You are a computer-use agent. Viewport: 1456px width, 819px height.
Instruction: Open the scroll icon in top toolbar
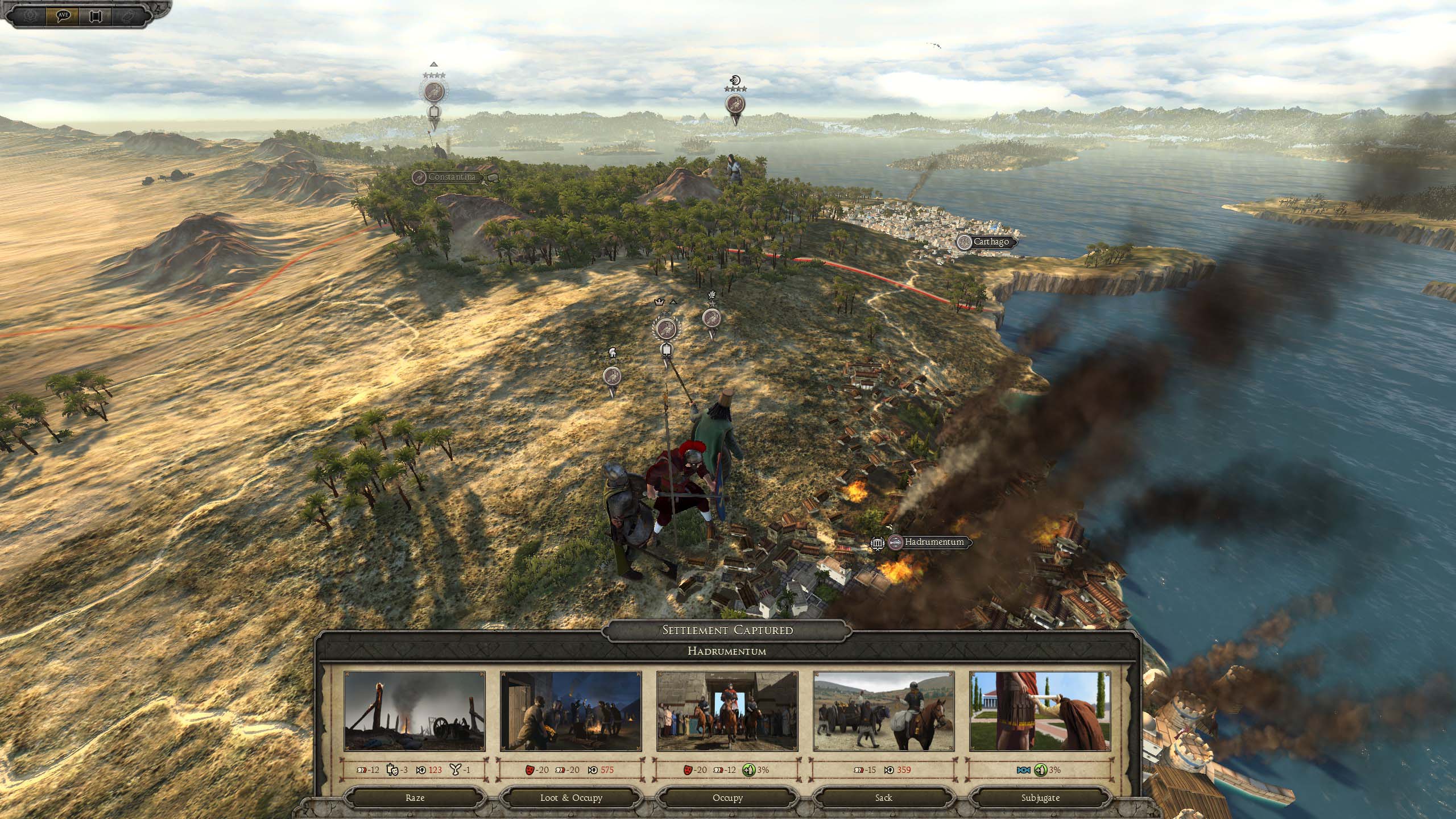tap(94, 15)
